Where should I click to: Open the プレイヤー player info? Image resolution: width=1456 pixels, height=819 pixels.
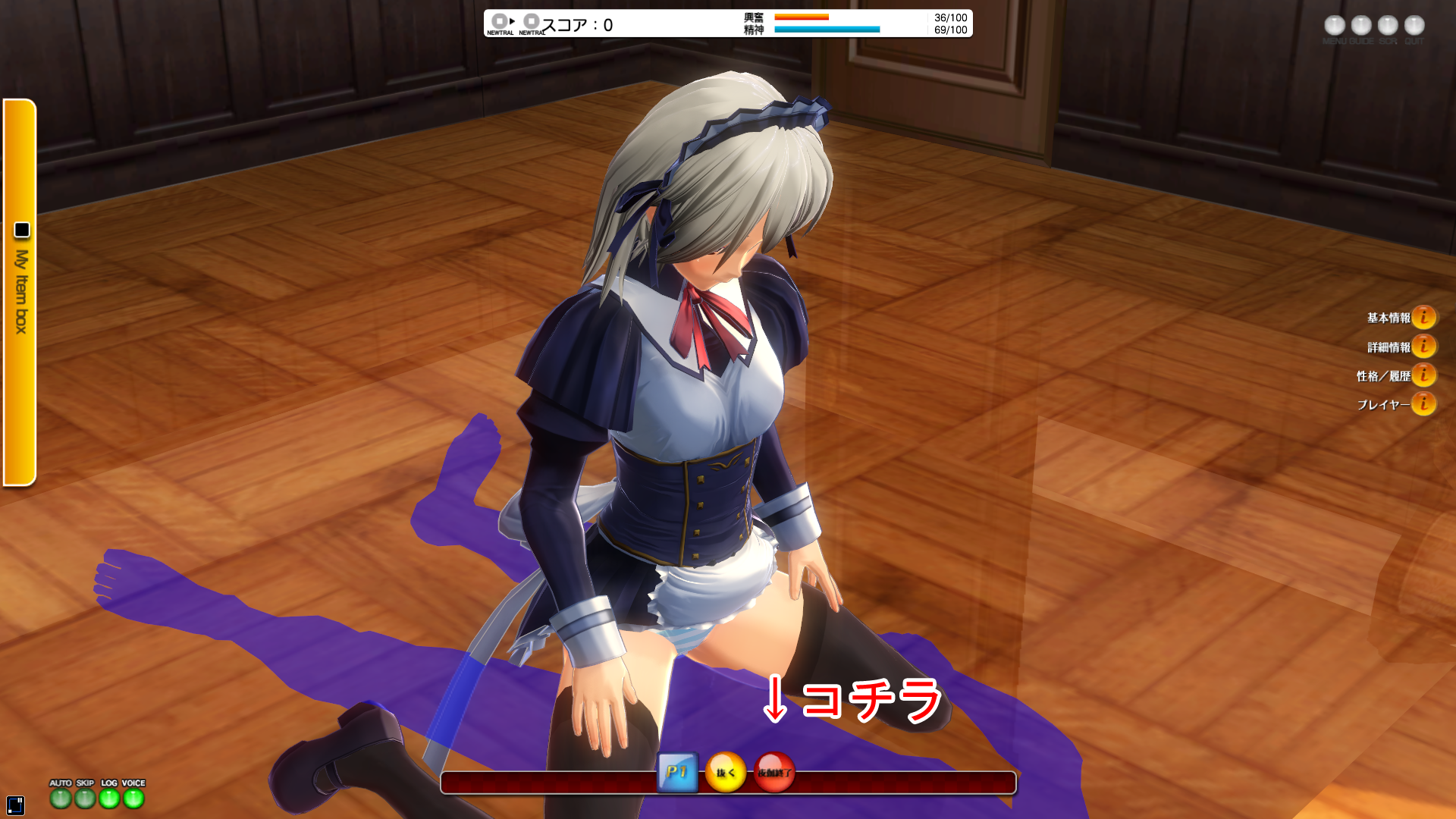[1423, 404]
